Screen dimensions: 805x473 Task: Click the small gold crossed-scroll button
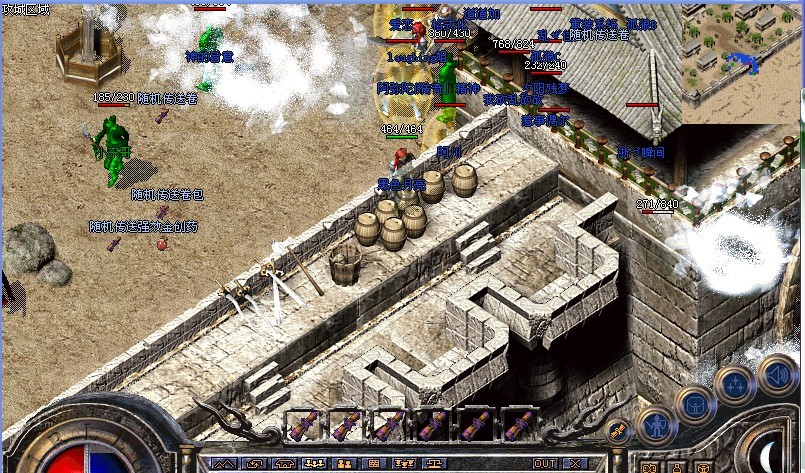pos(617,431)
